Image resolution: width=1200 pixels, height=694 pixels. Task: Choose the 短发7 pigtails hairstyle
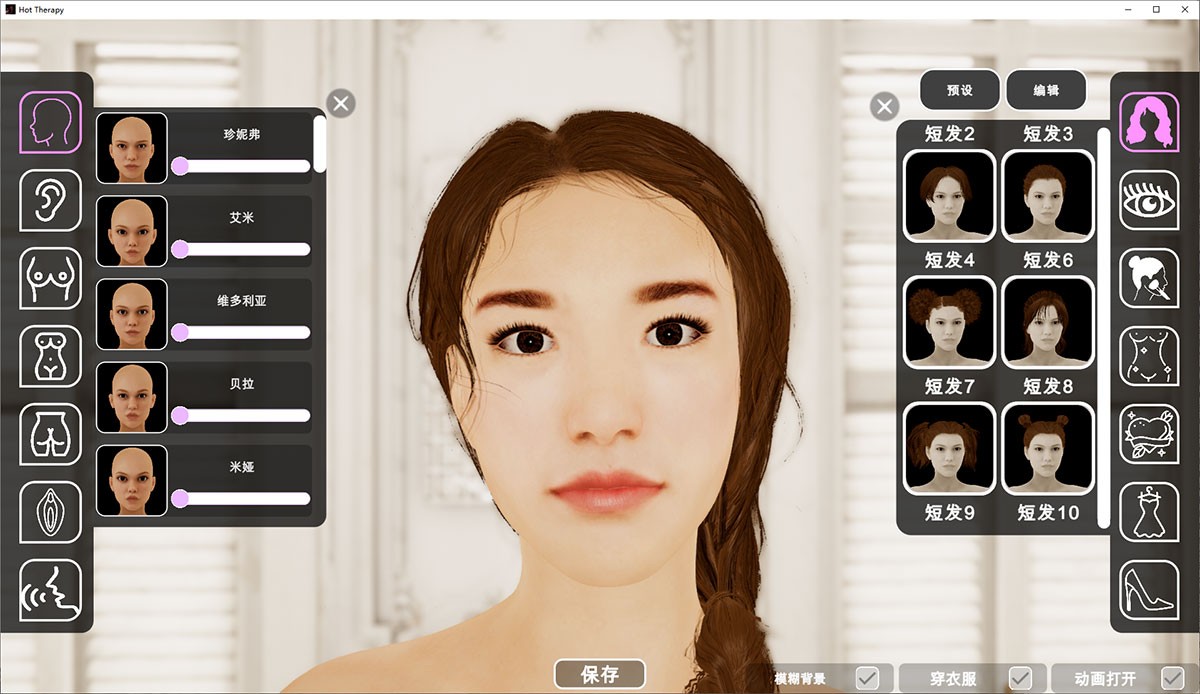coord(949,448)
